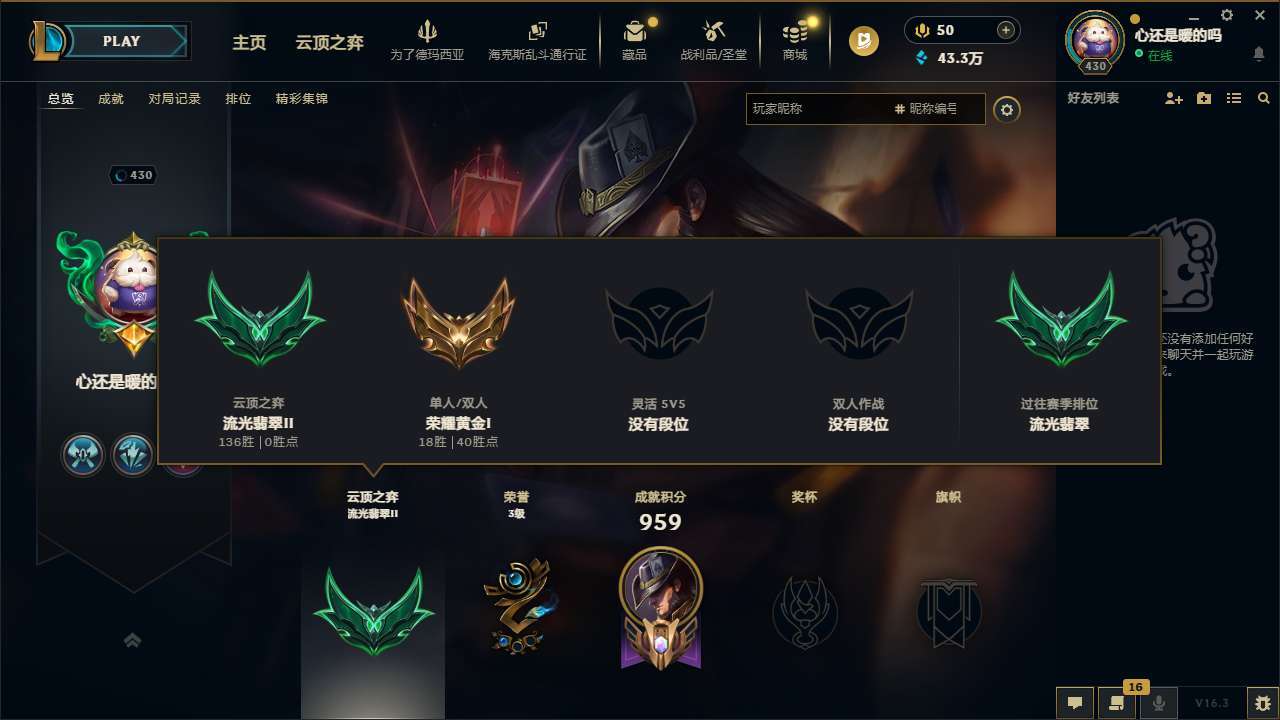The height and width of the screenshot is (720, 1280).
Task: Open the gear next to nickname search
Action: (1007, 110)
